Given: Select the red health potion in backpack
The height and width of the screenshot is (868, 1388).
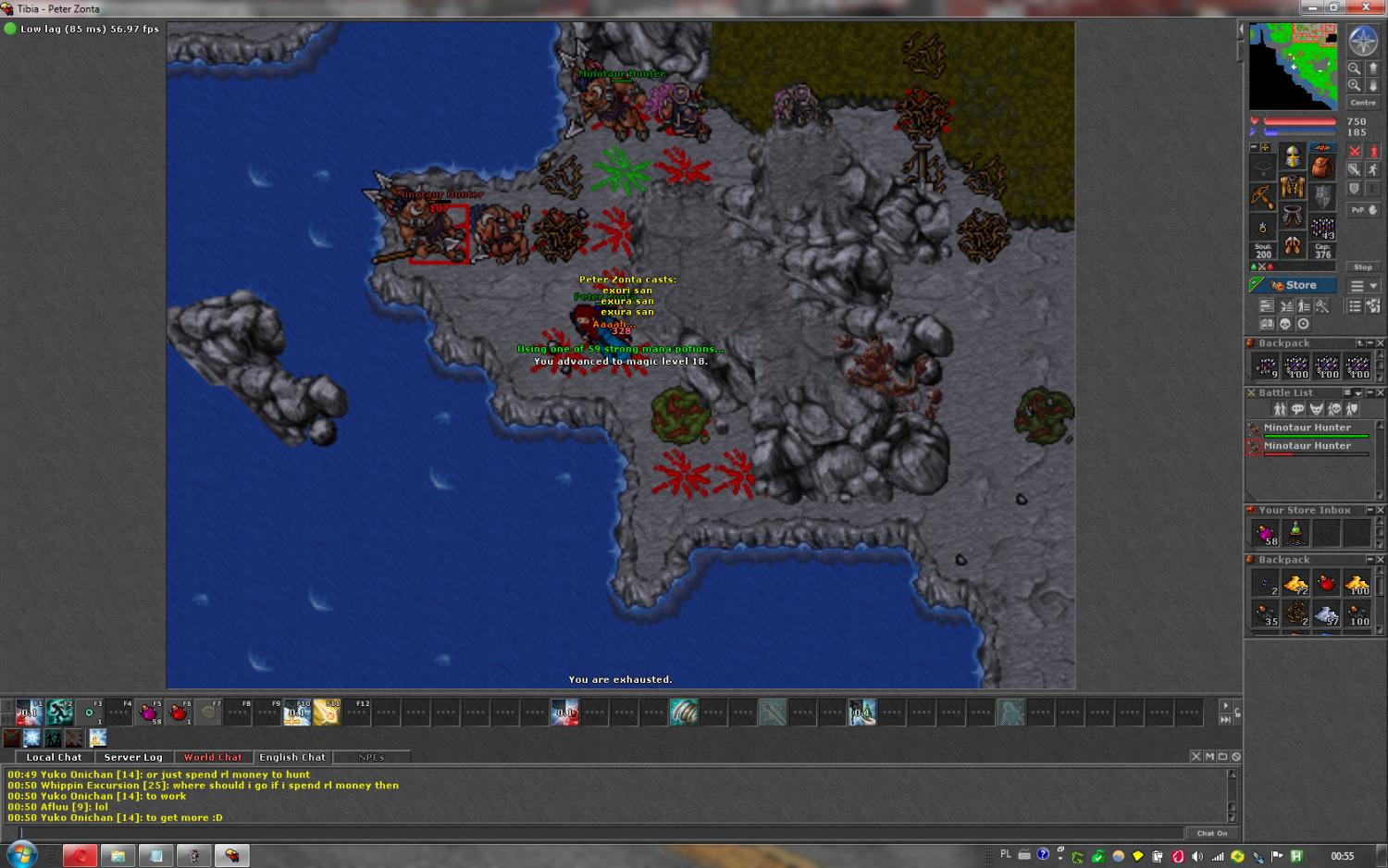Looking at the screenshot, I should 1326,583.
